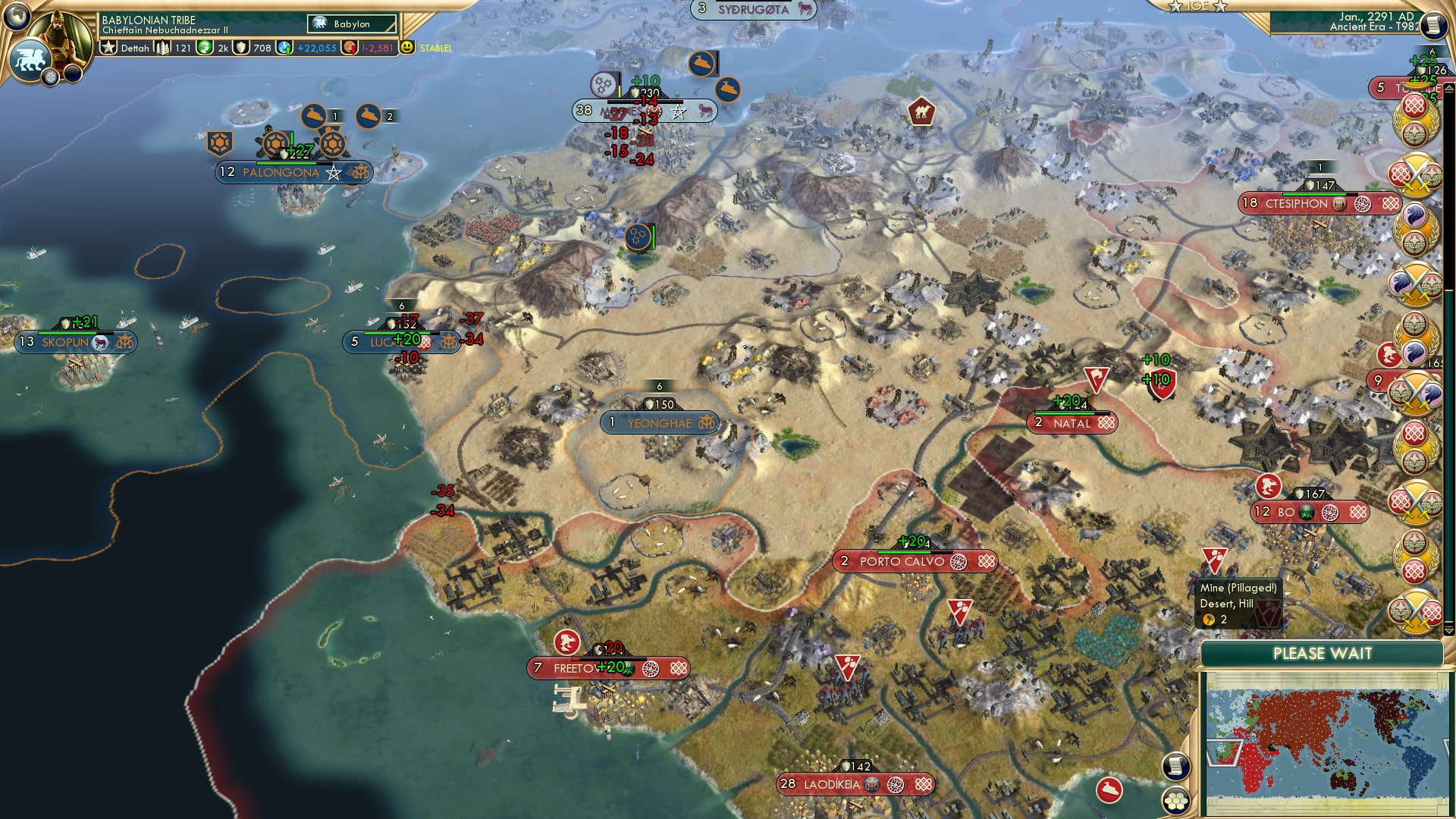
Task: Select the Ctesiphon city banner
Action: [x=1296, y=203]
